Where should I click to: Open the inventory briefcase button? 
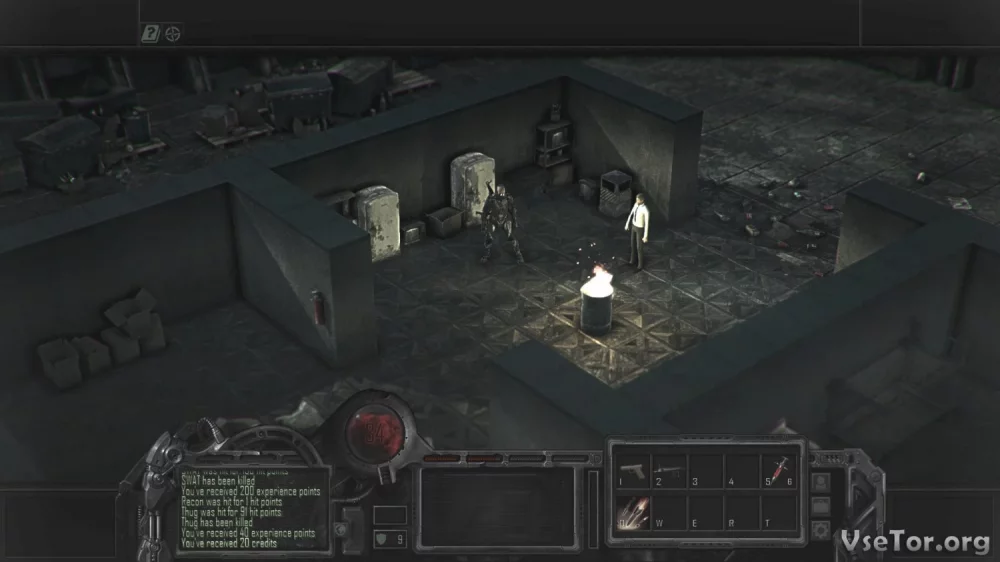[821, 505]
